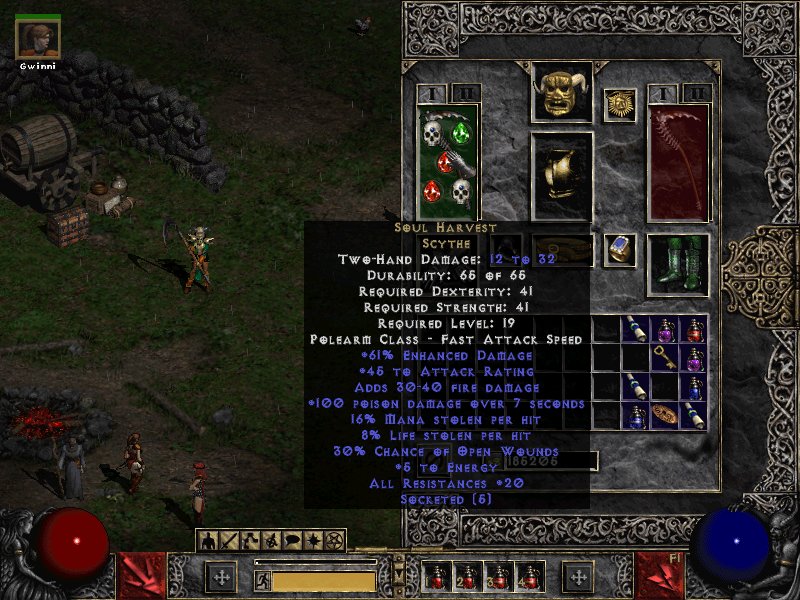Pick up the oval bronze charm
Image resolution: width=800 pixels, height=600 pixels.
[x=663, y=414]
